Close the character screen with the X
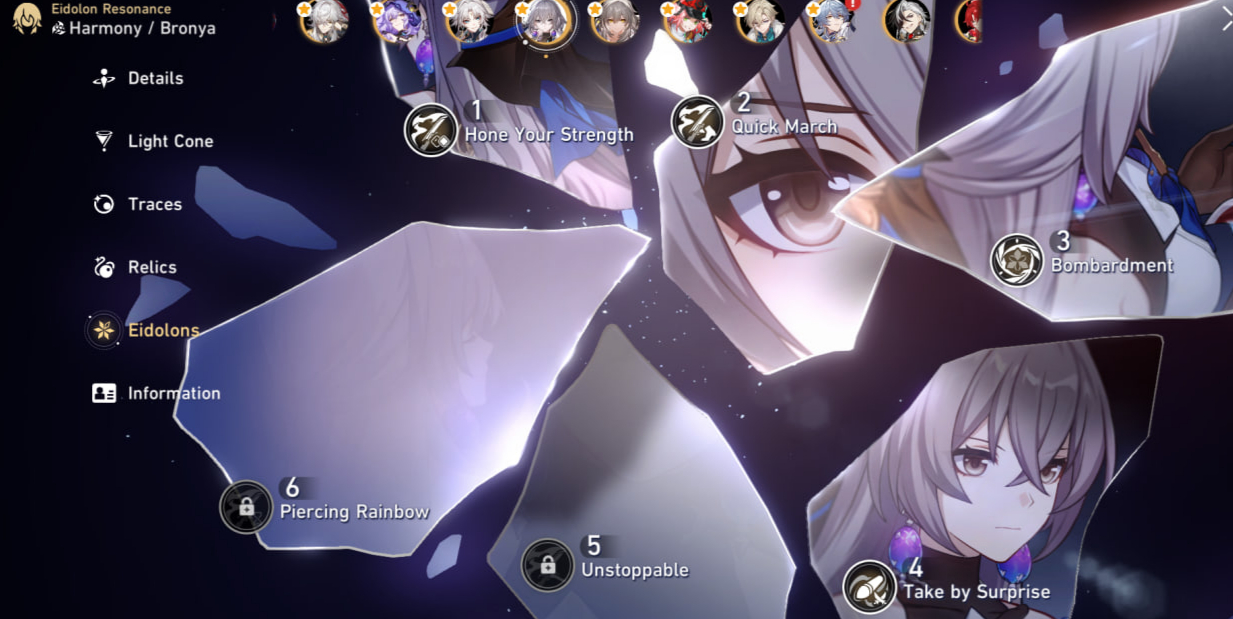The image size is (1233, 619). coord(1226,19)
